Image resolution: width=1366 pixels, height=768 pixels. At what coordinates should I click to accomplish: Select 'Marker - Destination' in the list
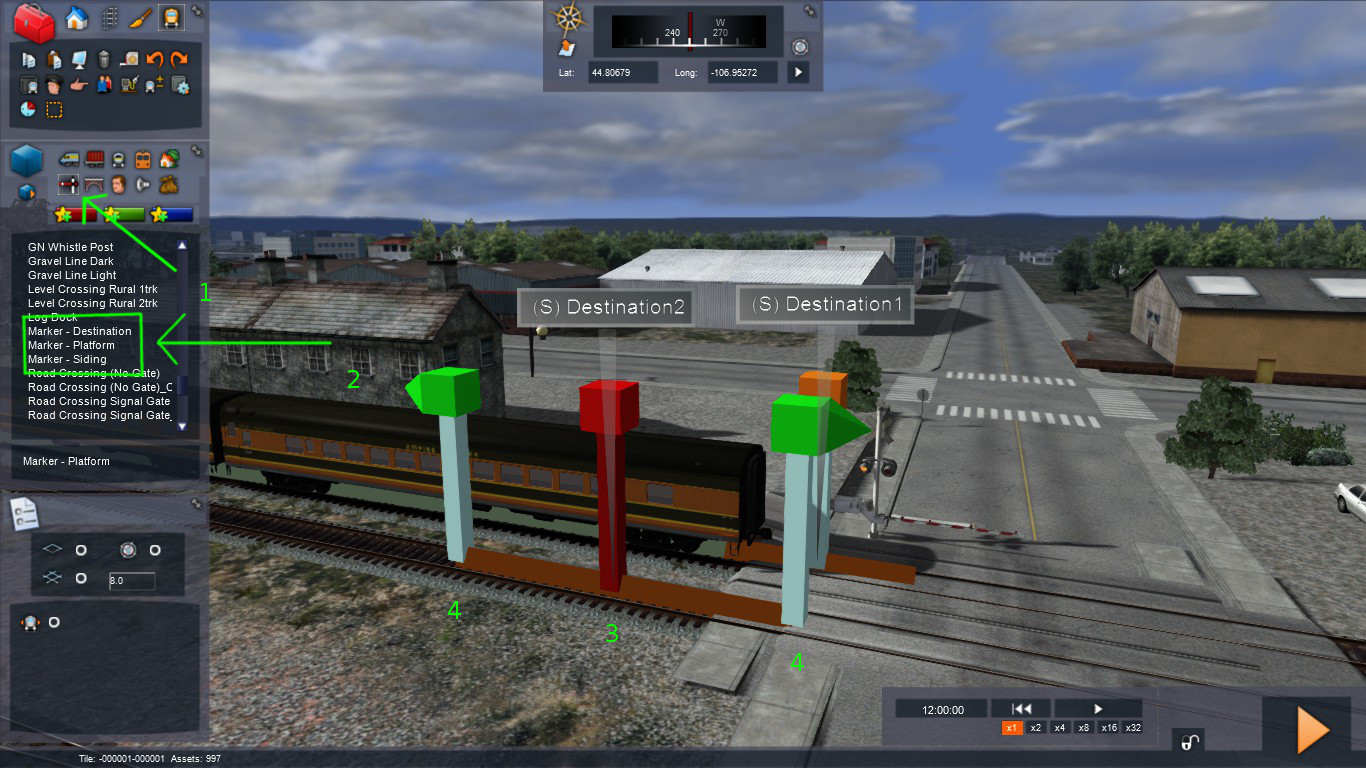(x=79, y=331)
